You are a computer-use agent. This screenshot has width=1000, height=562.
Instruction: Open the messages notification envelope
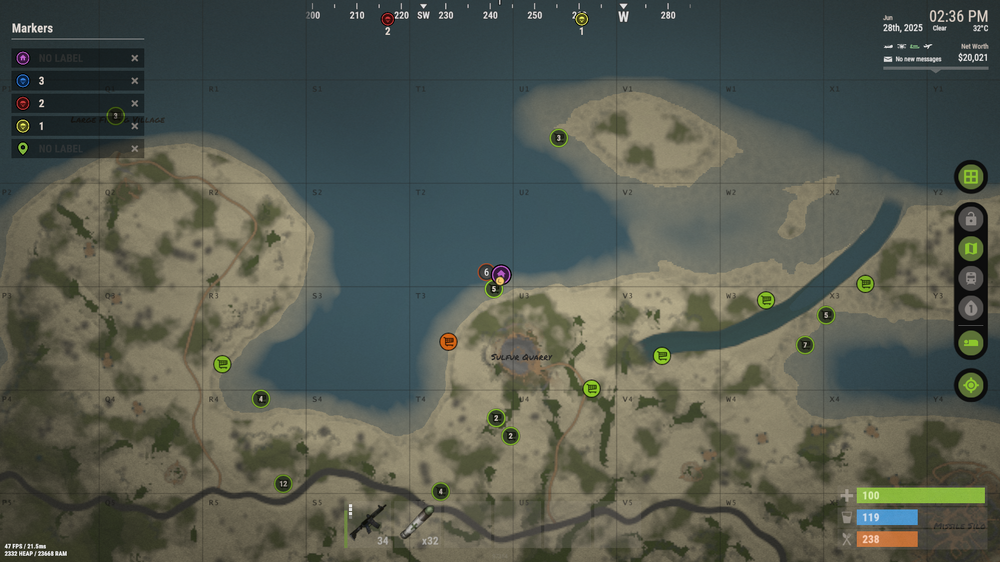(887, 59)
